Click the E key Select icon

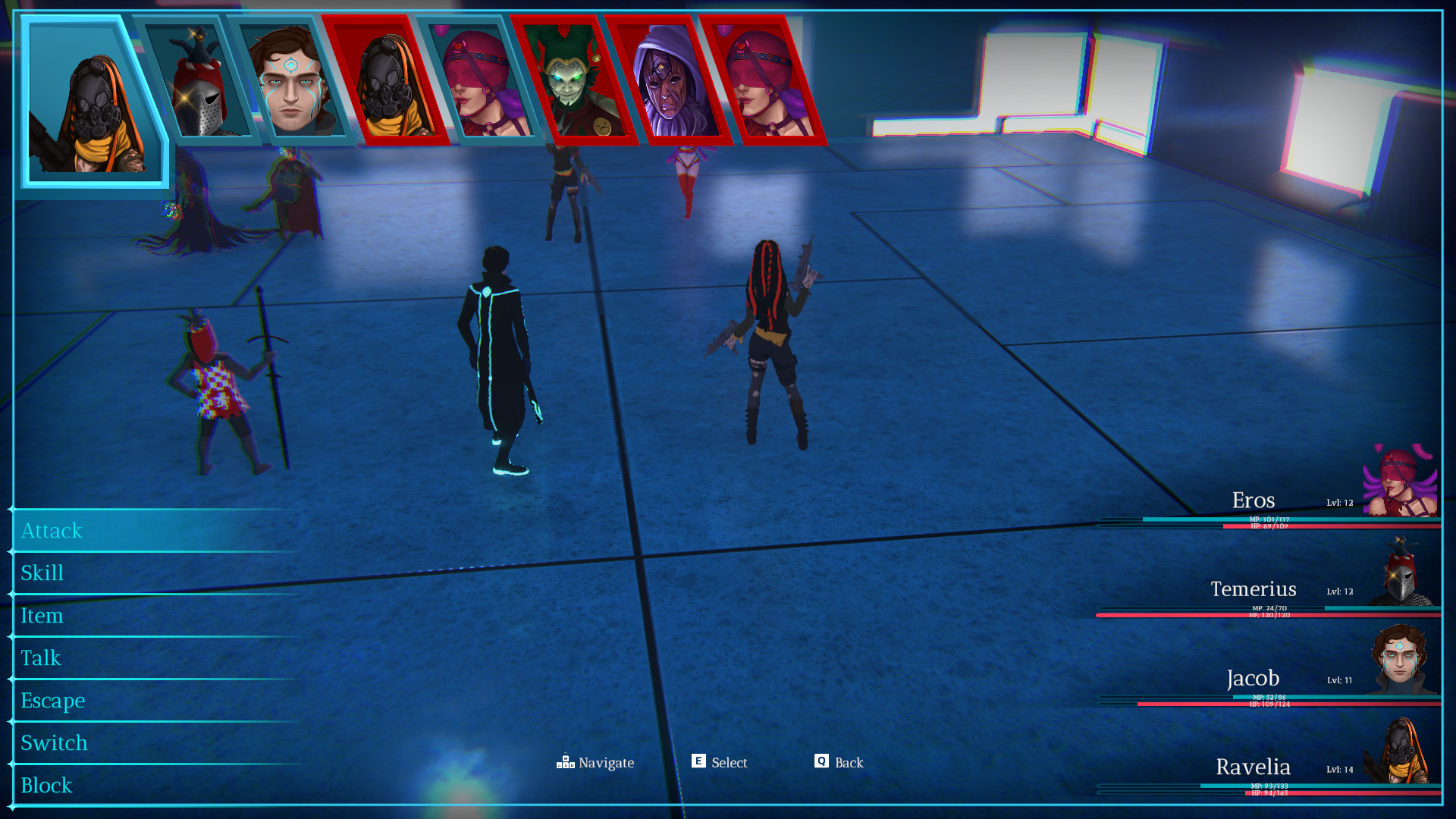point(698,762)
